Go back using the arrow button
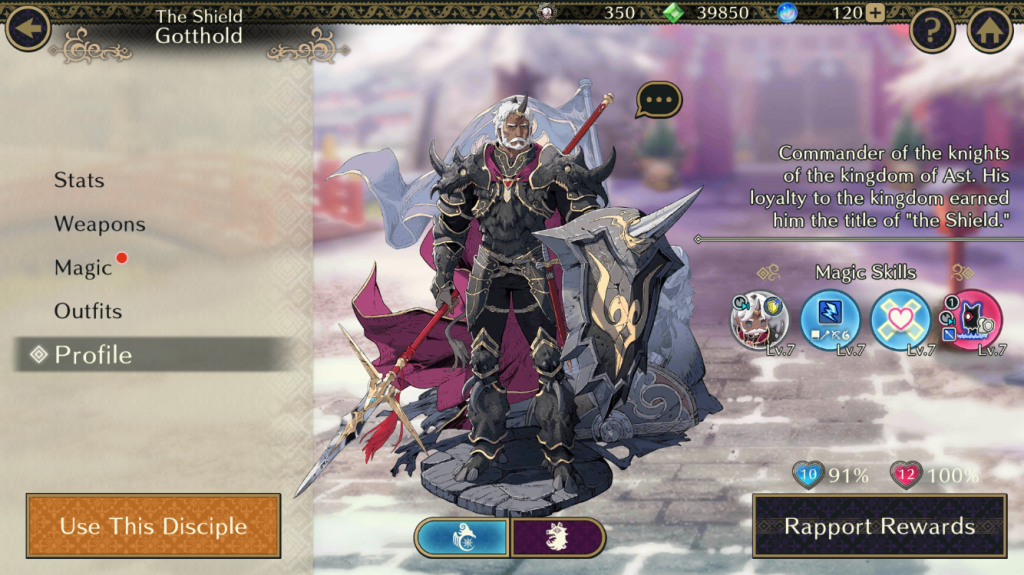1024x575 pixels. [x=28, y=28]
